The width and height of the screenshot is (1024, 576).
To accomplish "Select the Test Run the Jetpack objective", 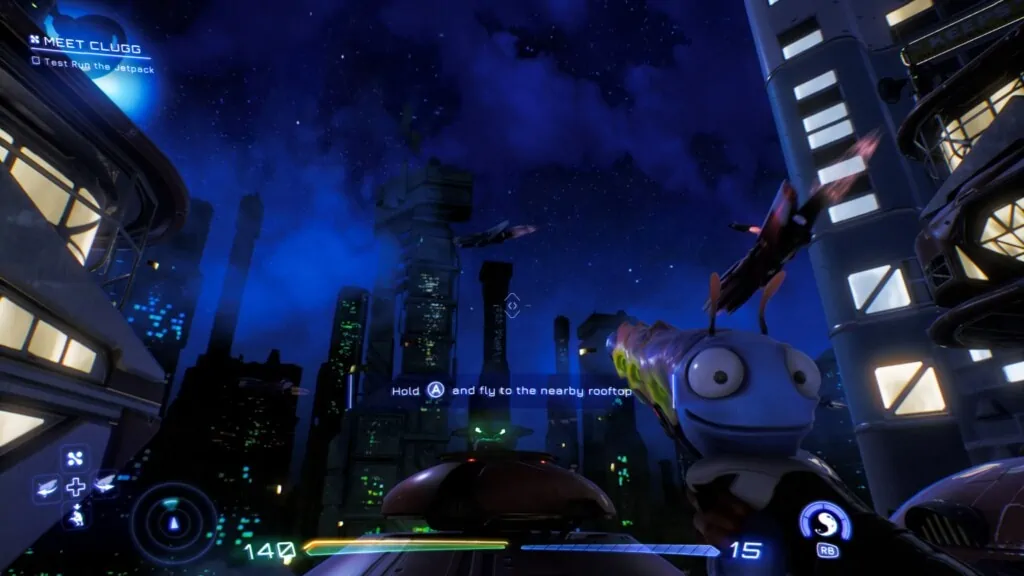I will click(x=88, y=60).
